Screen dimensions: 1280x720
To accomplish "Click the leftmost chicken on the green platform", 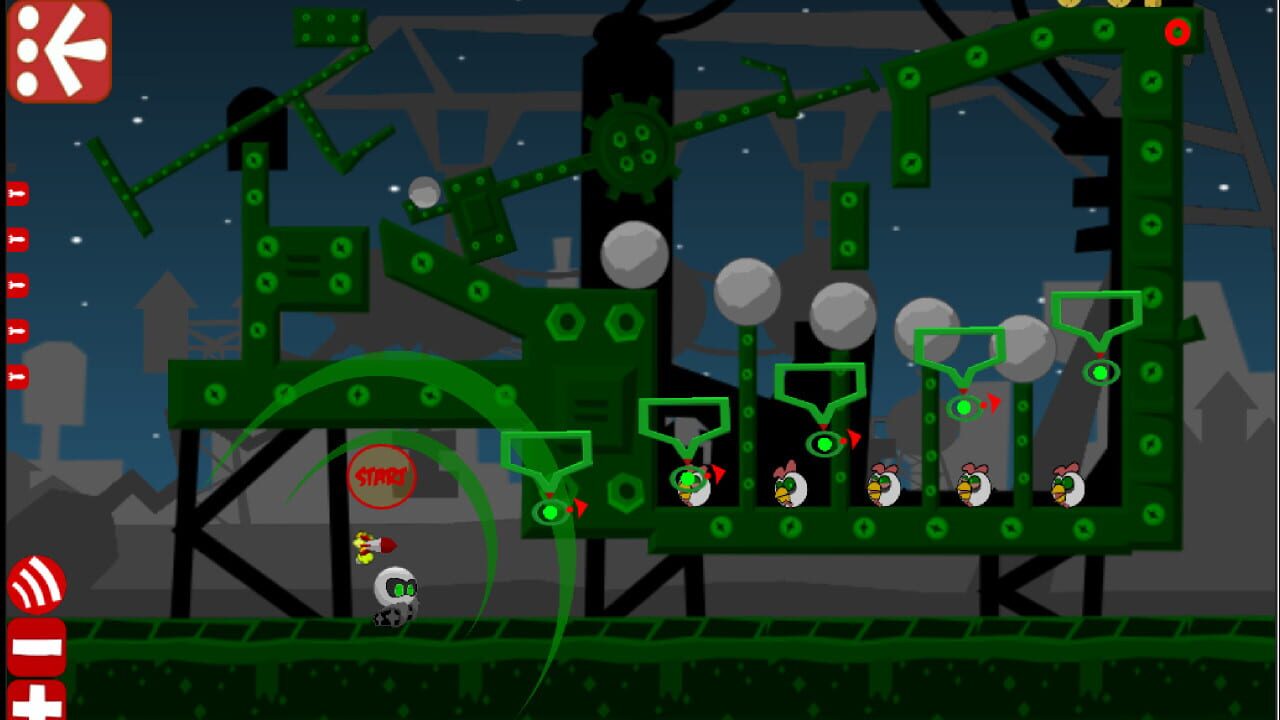I will [x=693, y=490].
